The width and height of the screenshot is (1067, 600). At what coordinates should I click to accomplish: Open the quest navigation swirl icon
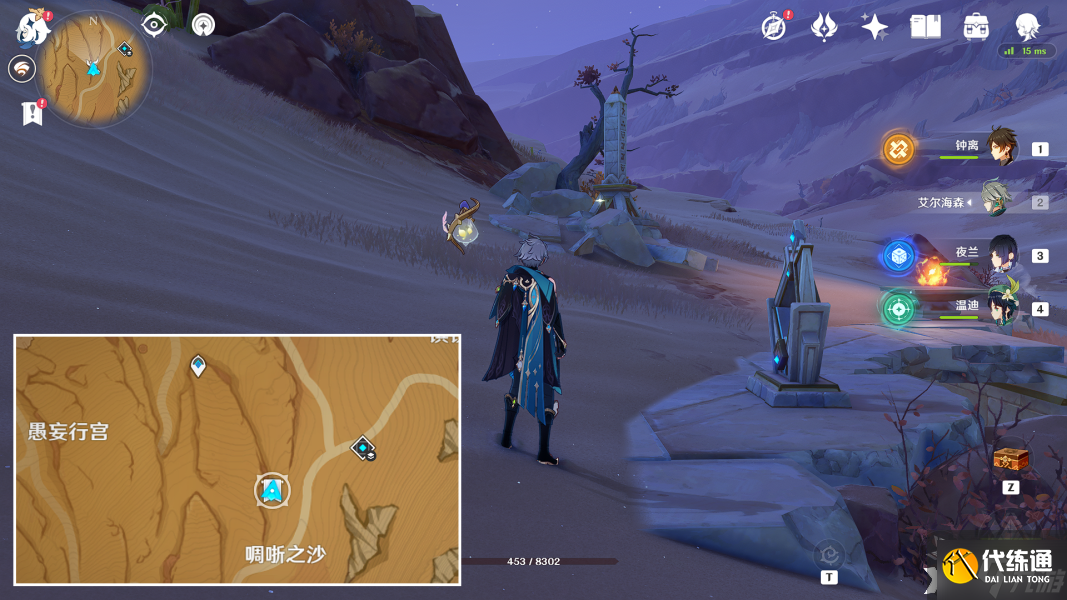(22, 69)
